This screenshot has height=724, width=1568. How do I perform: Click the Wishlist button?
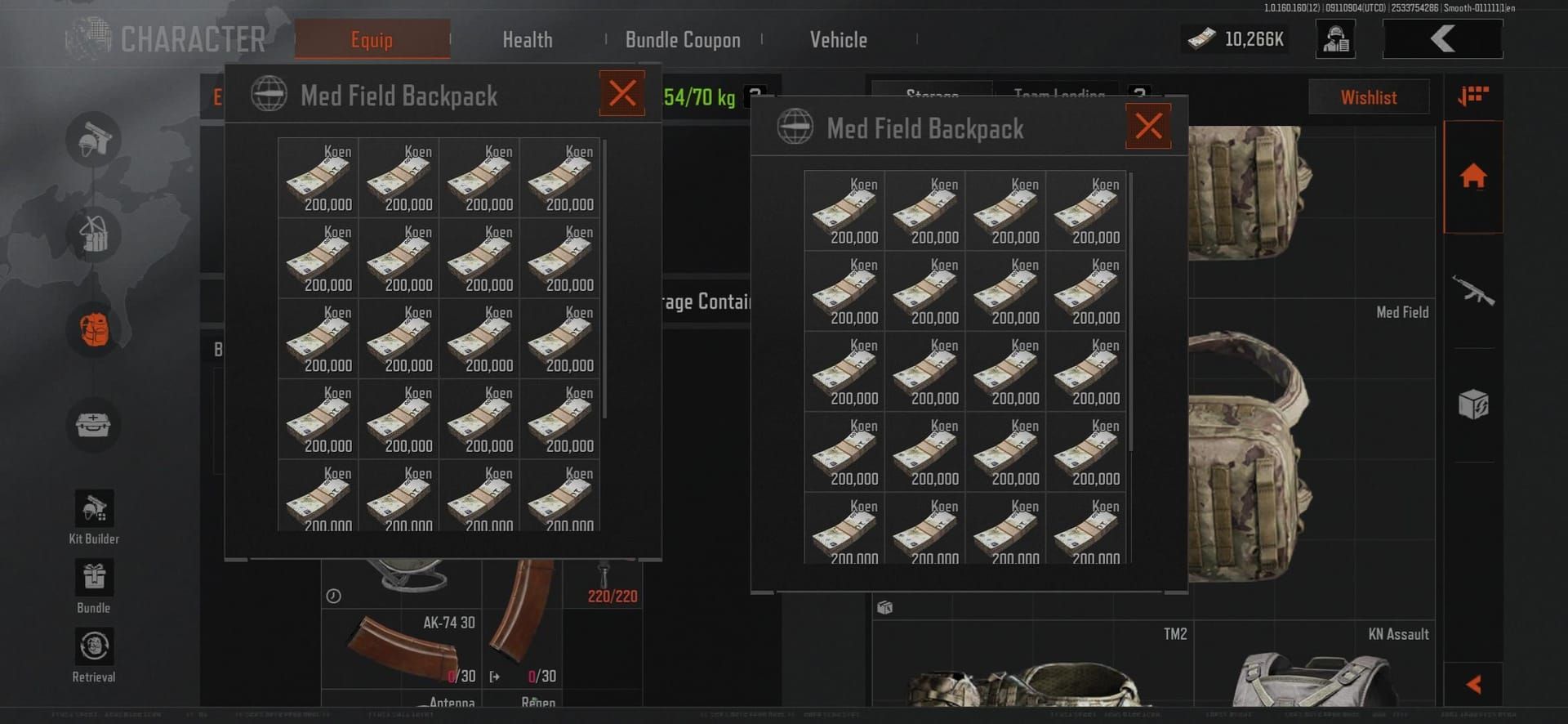point(1369,96)
